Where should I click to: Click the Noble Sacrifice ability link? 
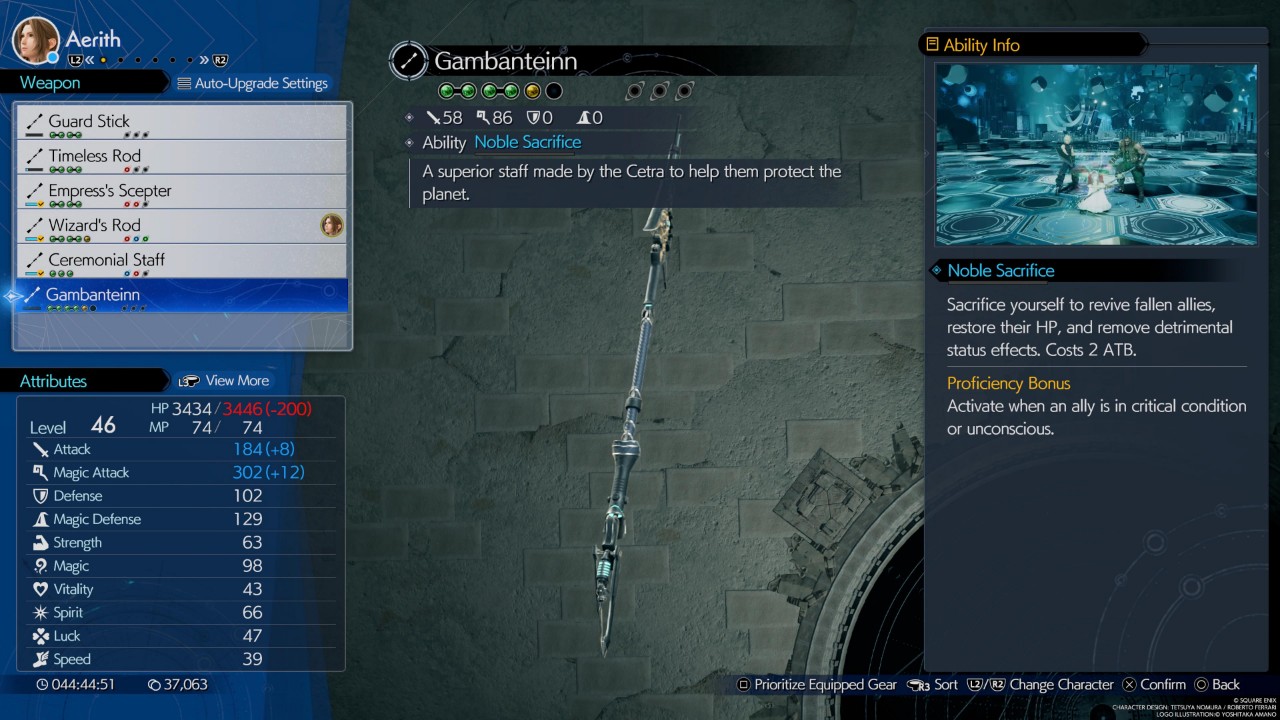click(527, 142)
